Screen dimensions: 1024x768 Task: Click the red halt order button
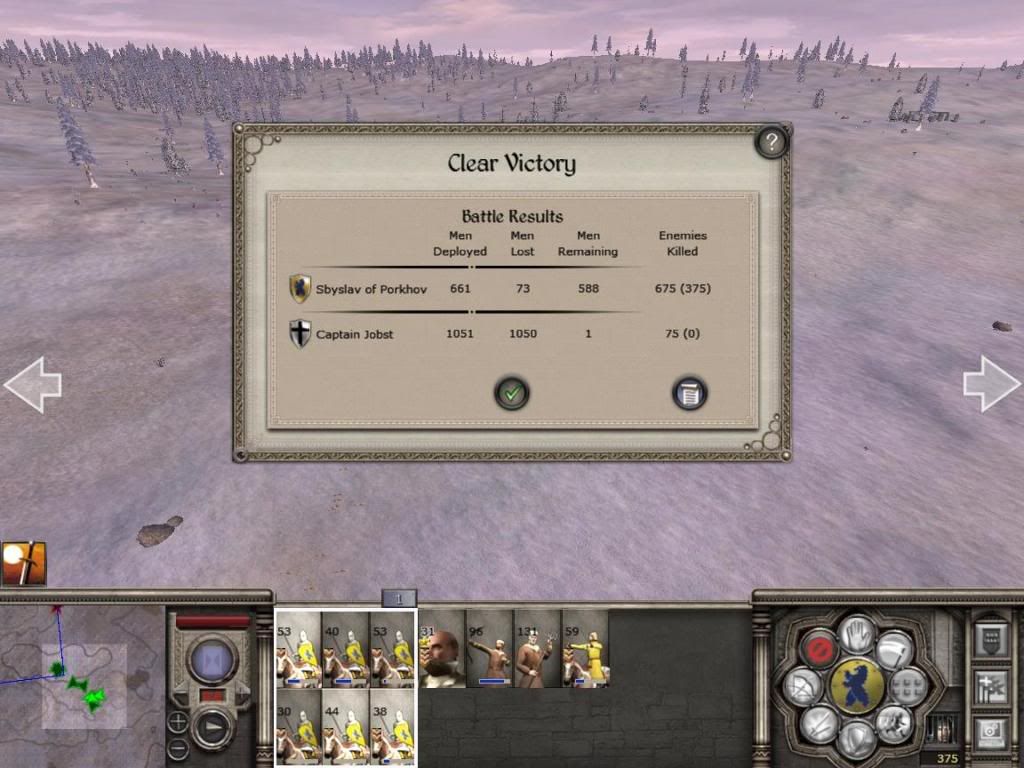click(819, 648)
